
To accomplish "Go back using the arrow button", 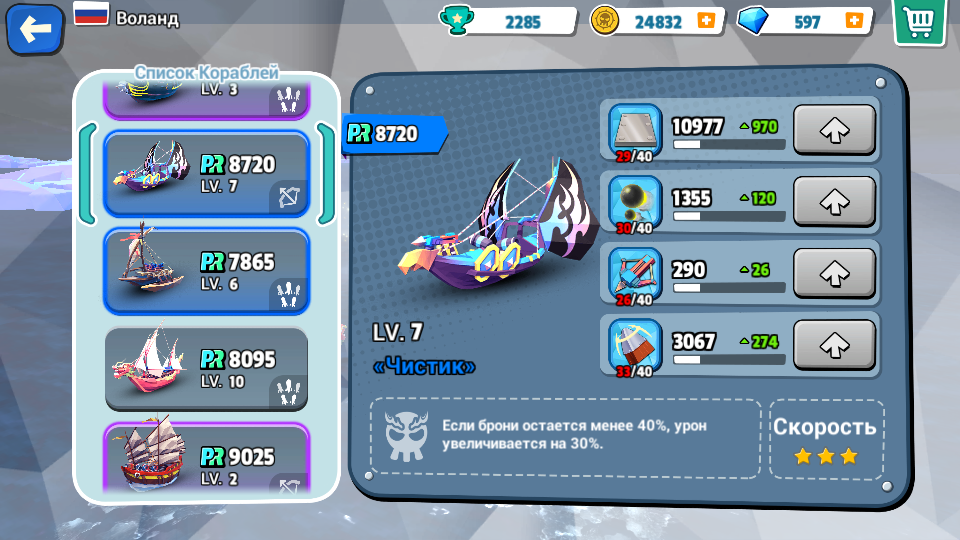I will [35, 30].
